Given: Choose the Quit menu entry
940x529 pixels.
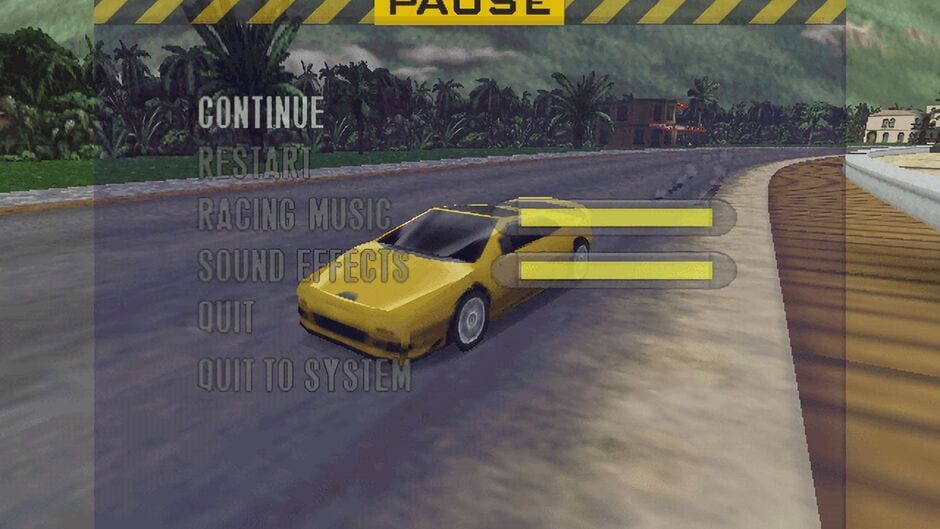Looking at the screenshot, I should [226, 318].
